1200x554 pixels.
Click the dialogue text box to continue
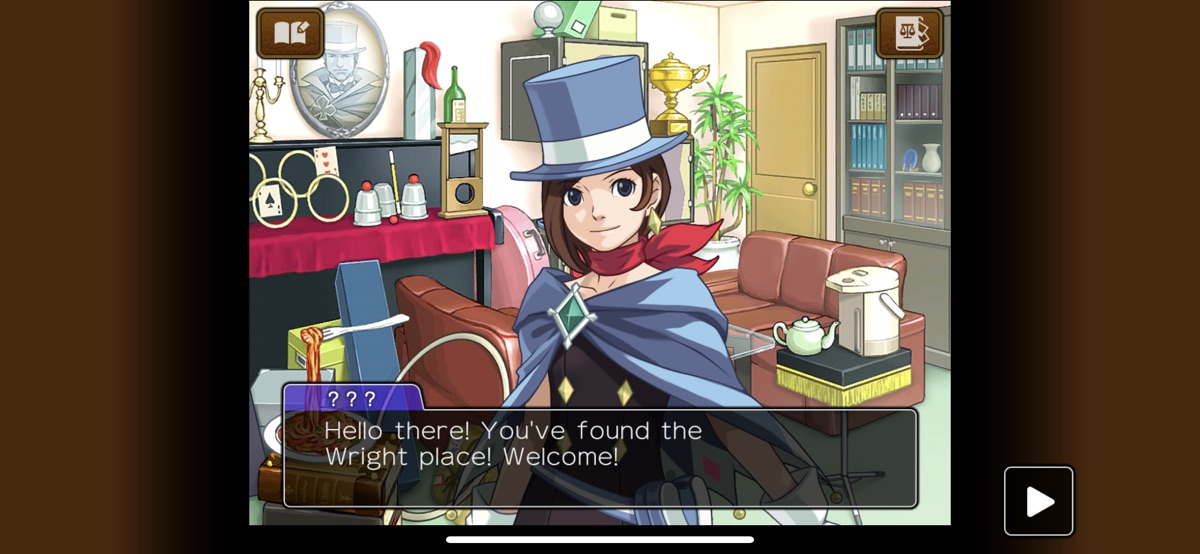point(600,457)
